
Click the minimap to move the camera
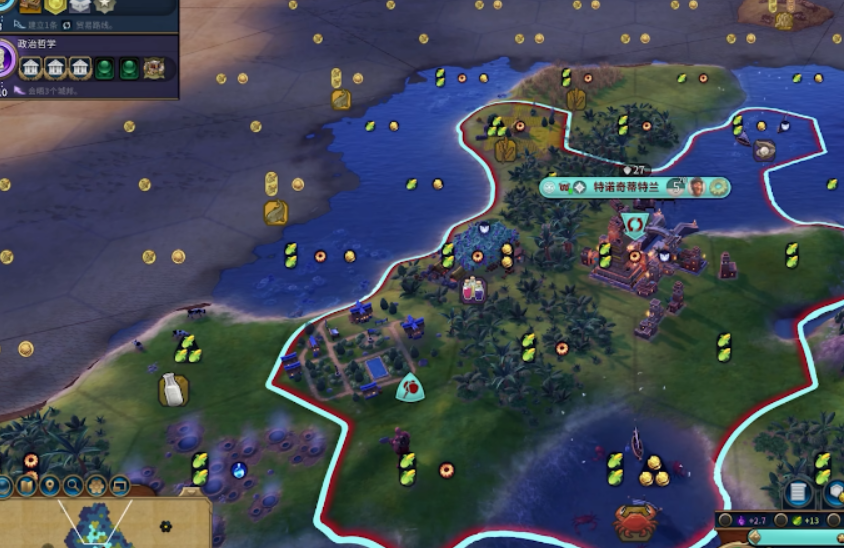tap(110, 524)
